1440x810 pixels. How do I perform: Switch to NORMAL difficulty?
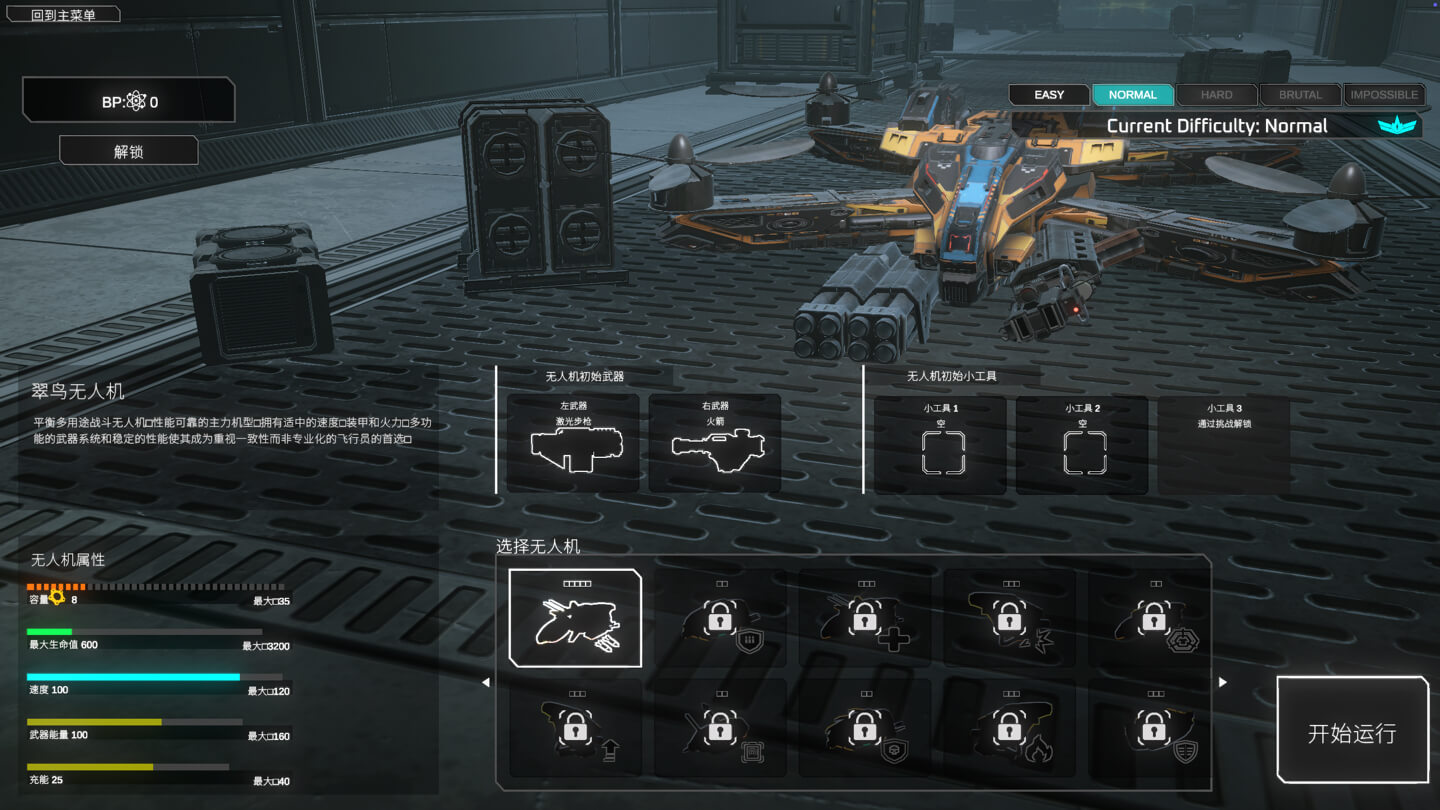click(x=1132, y=95)
